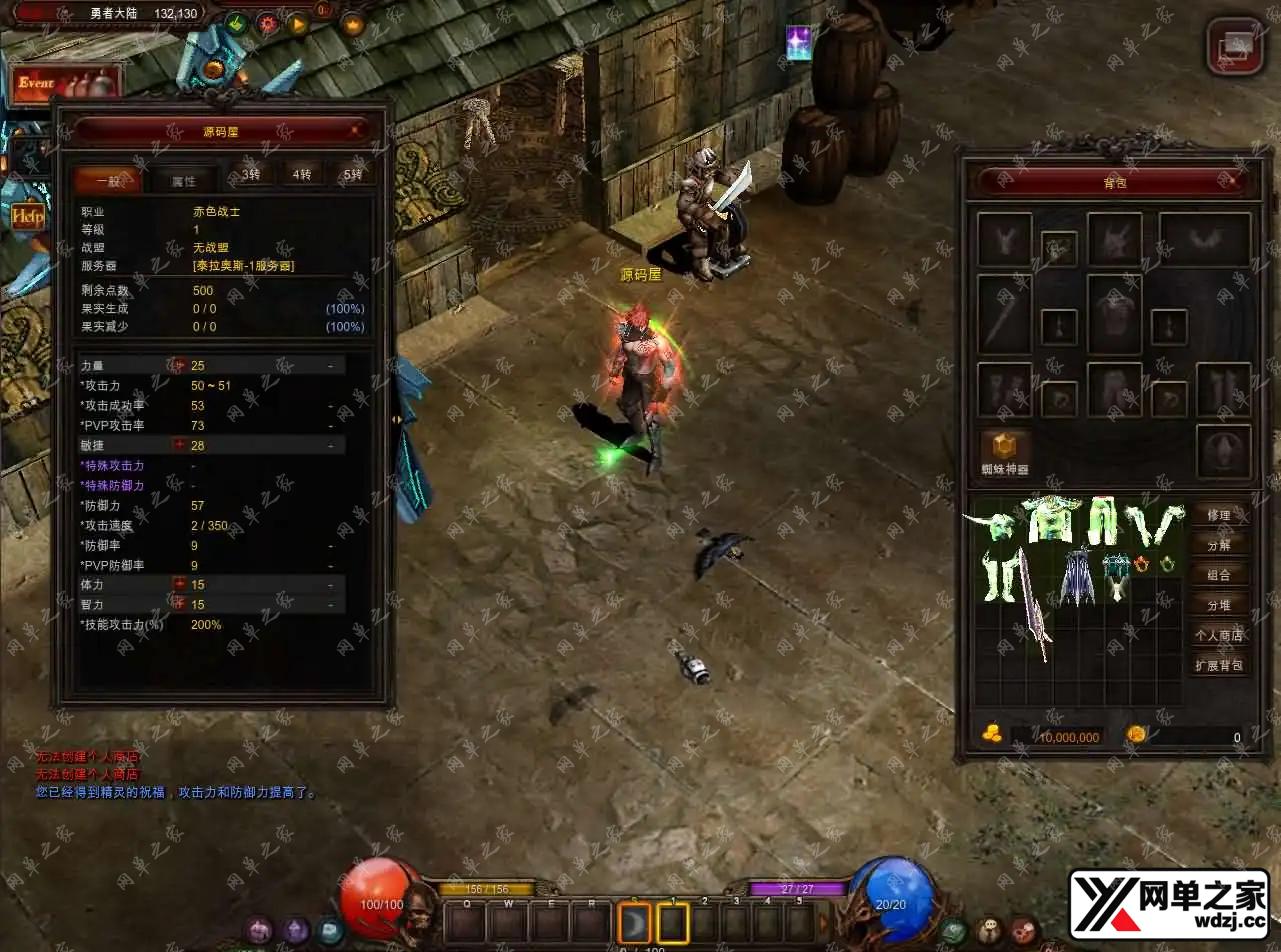
Task: Open the 组合 combine function
Action: (1219, 575)
